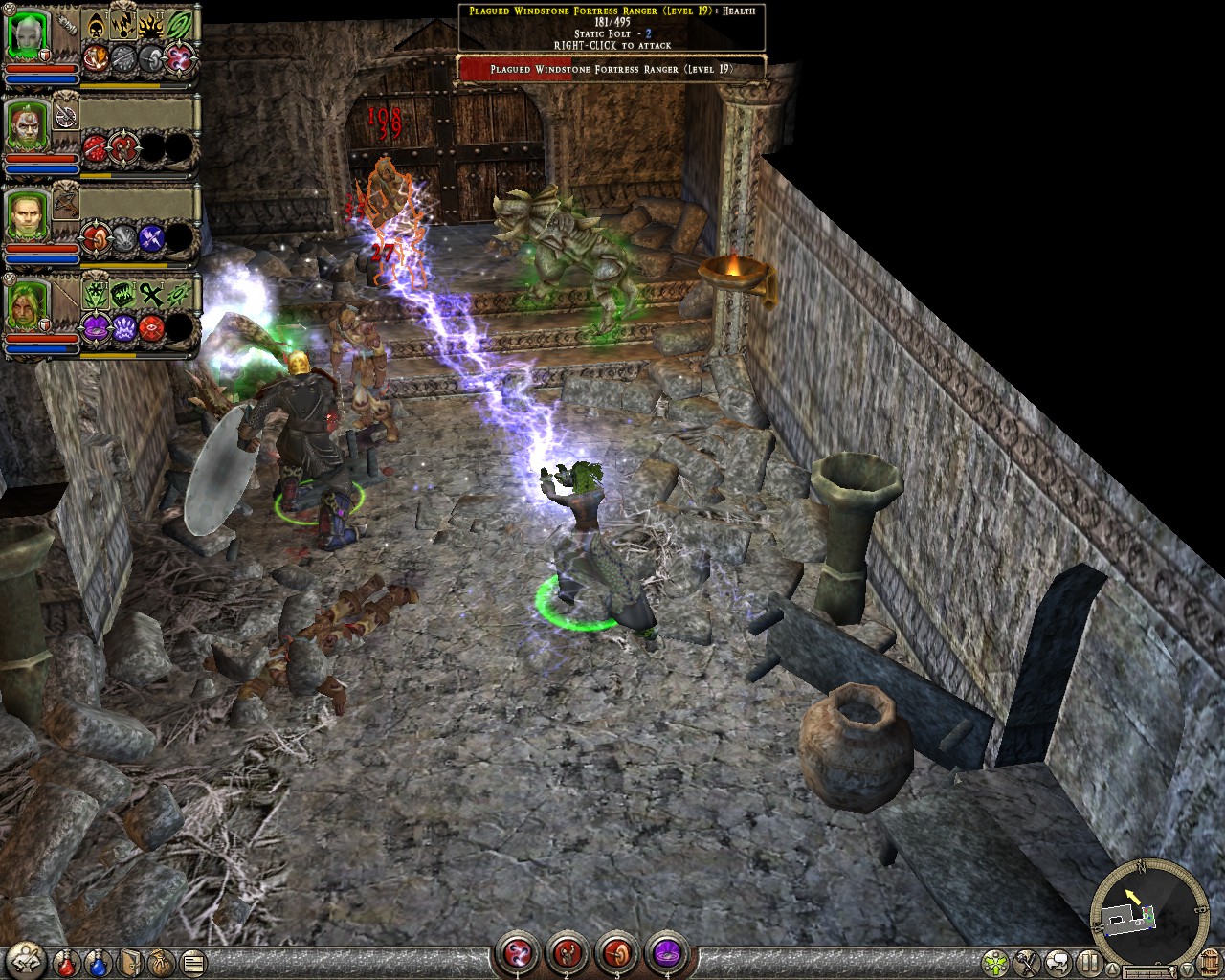Click the crossbow weapon slot

click(x=66, y=203)
